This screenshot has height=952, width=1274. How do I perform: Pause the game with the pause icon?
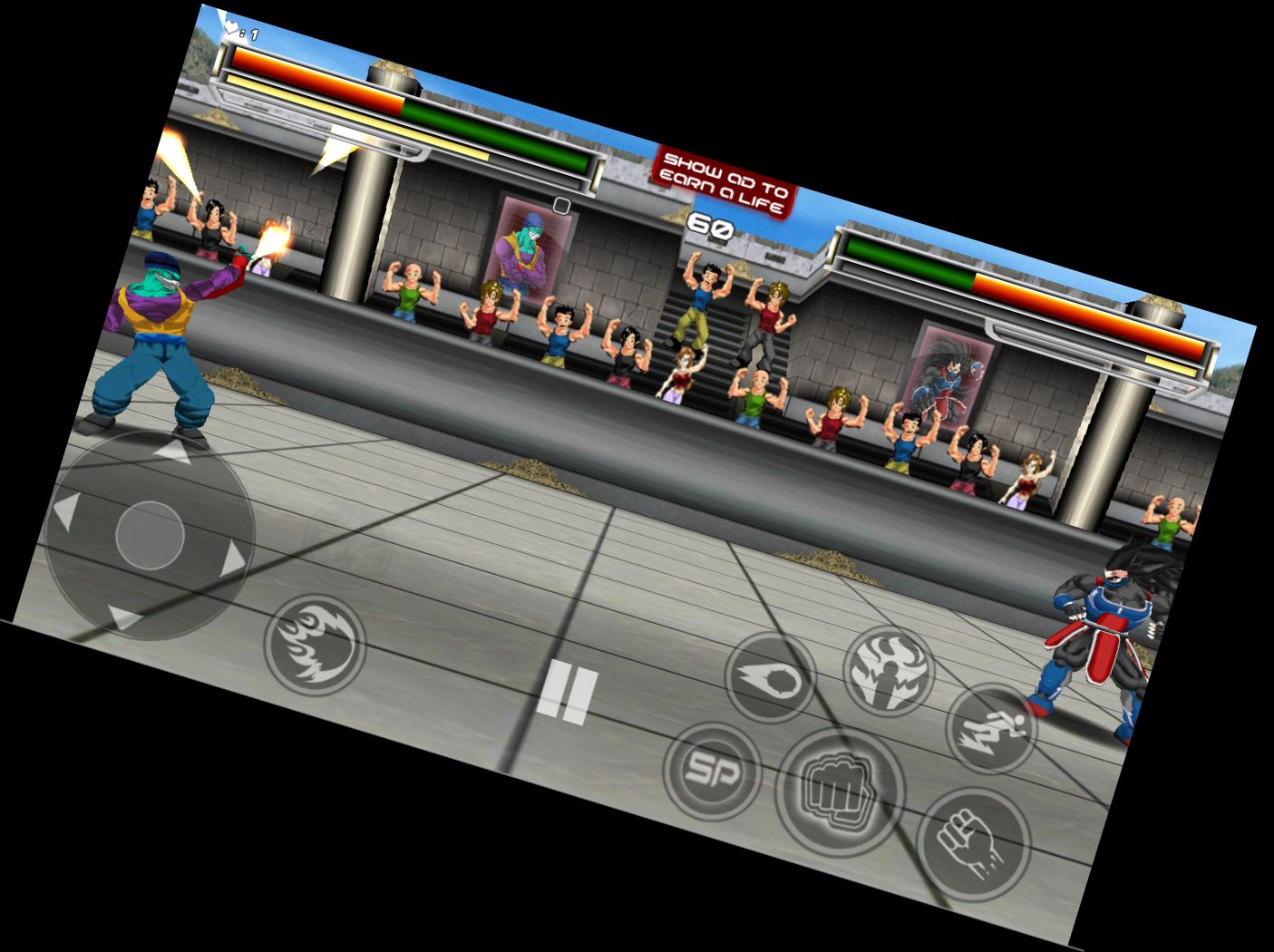tap(568, 692)
